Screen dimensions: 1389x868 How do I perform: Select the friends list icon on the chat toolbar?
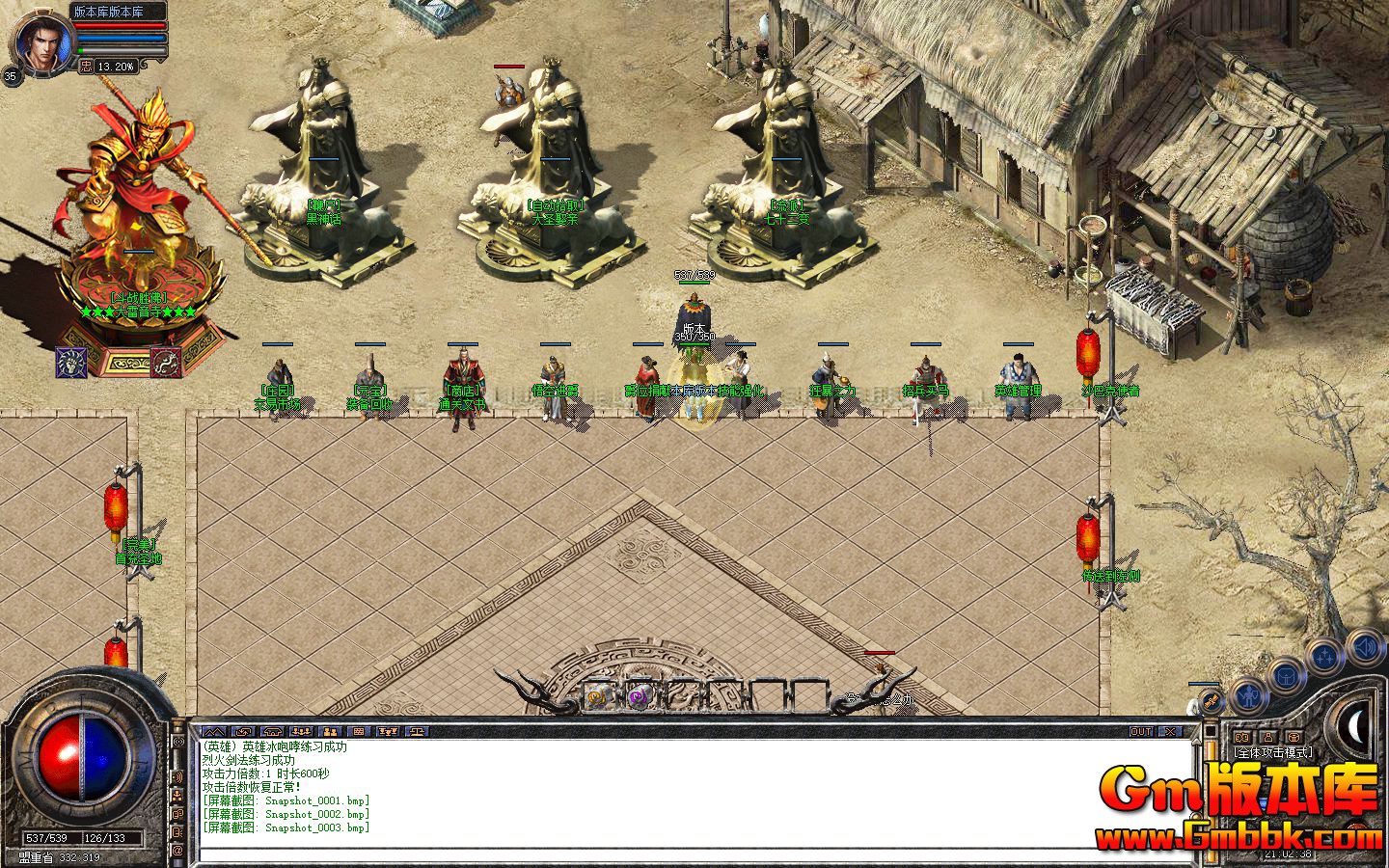[x=331, y=730]
